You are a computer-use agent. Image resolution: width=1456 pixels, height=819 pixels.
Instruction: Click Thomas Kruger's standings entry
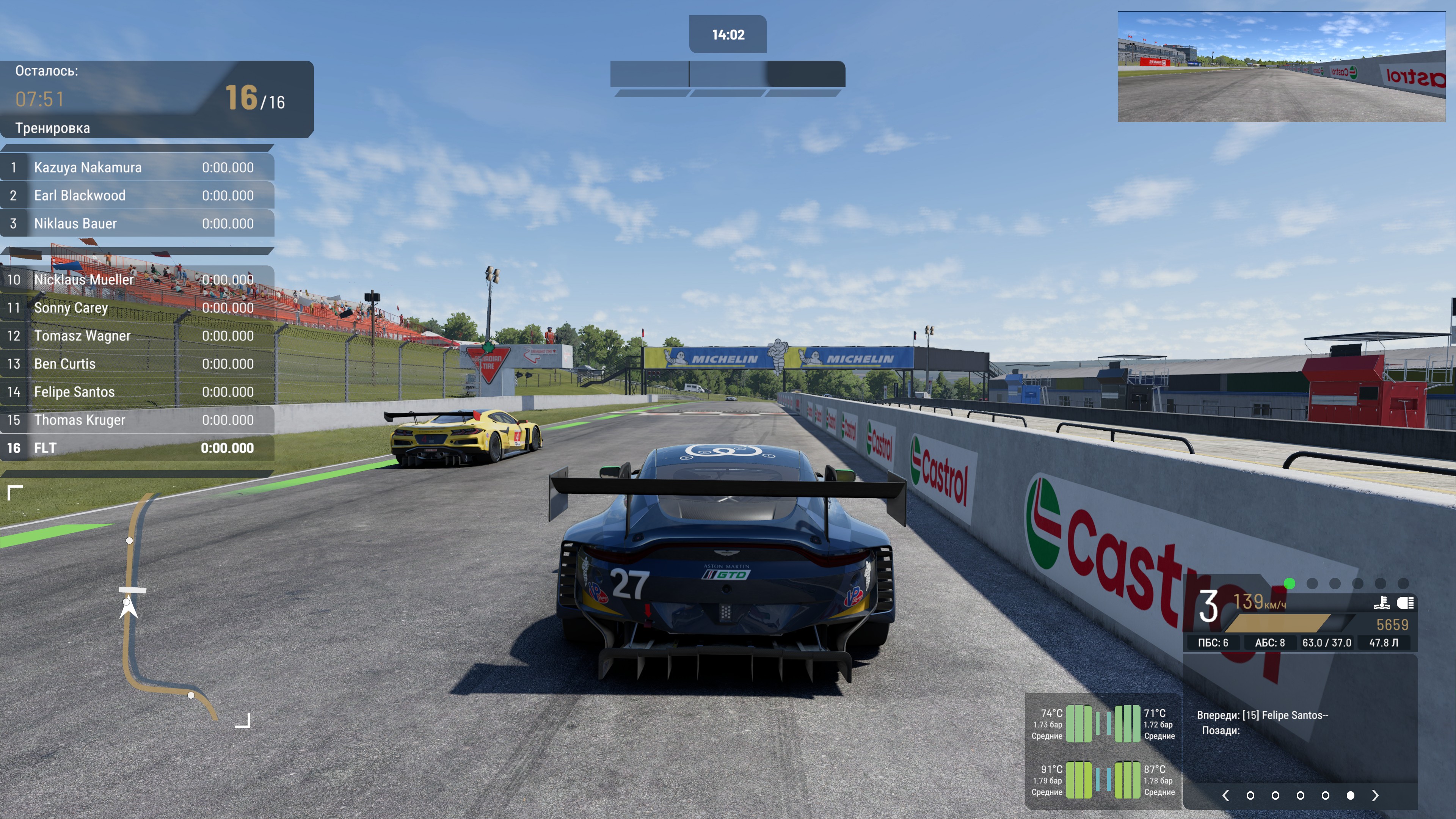pyautogui.click(x=137, y=420)
